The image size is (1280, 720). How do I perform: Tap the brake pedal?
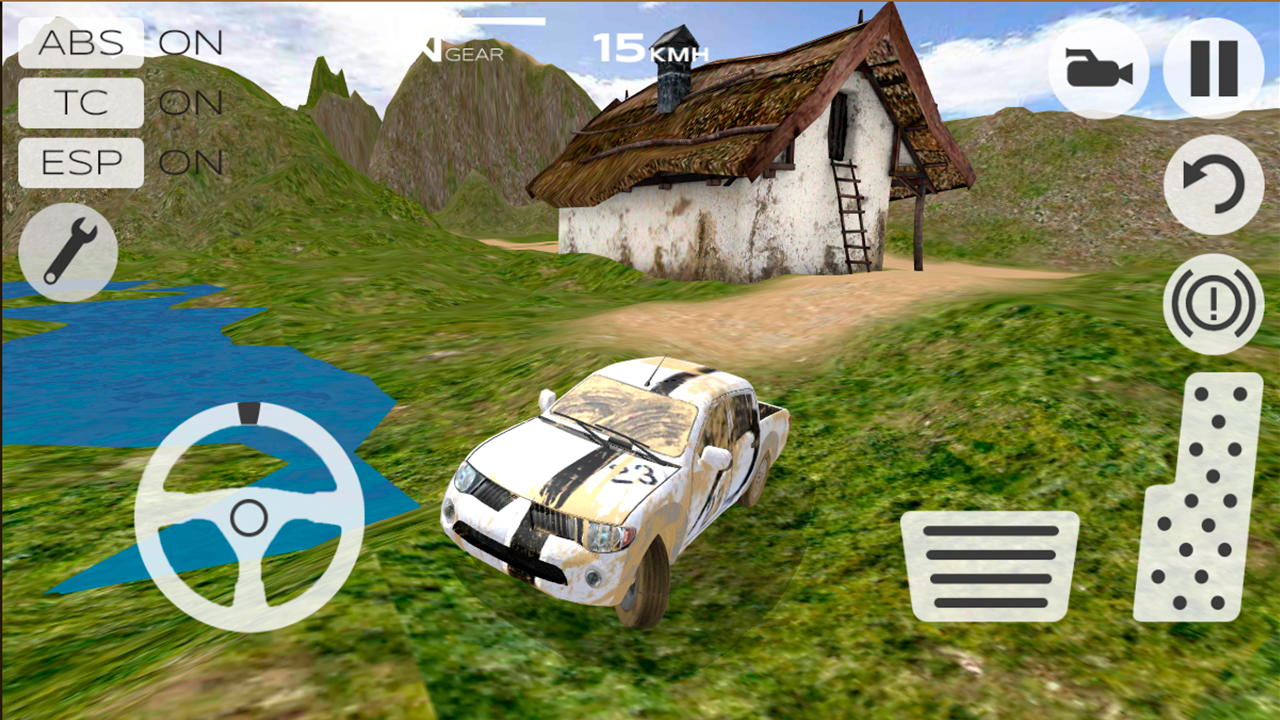(x=990, y=566)
